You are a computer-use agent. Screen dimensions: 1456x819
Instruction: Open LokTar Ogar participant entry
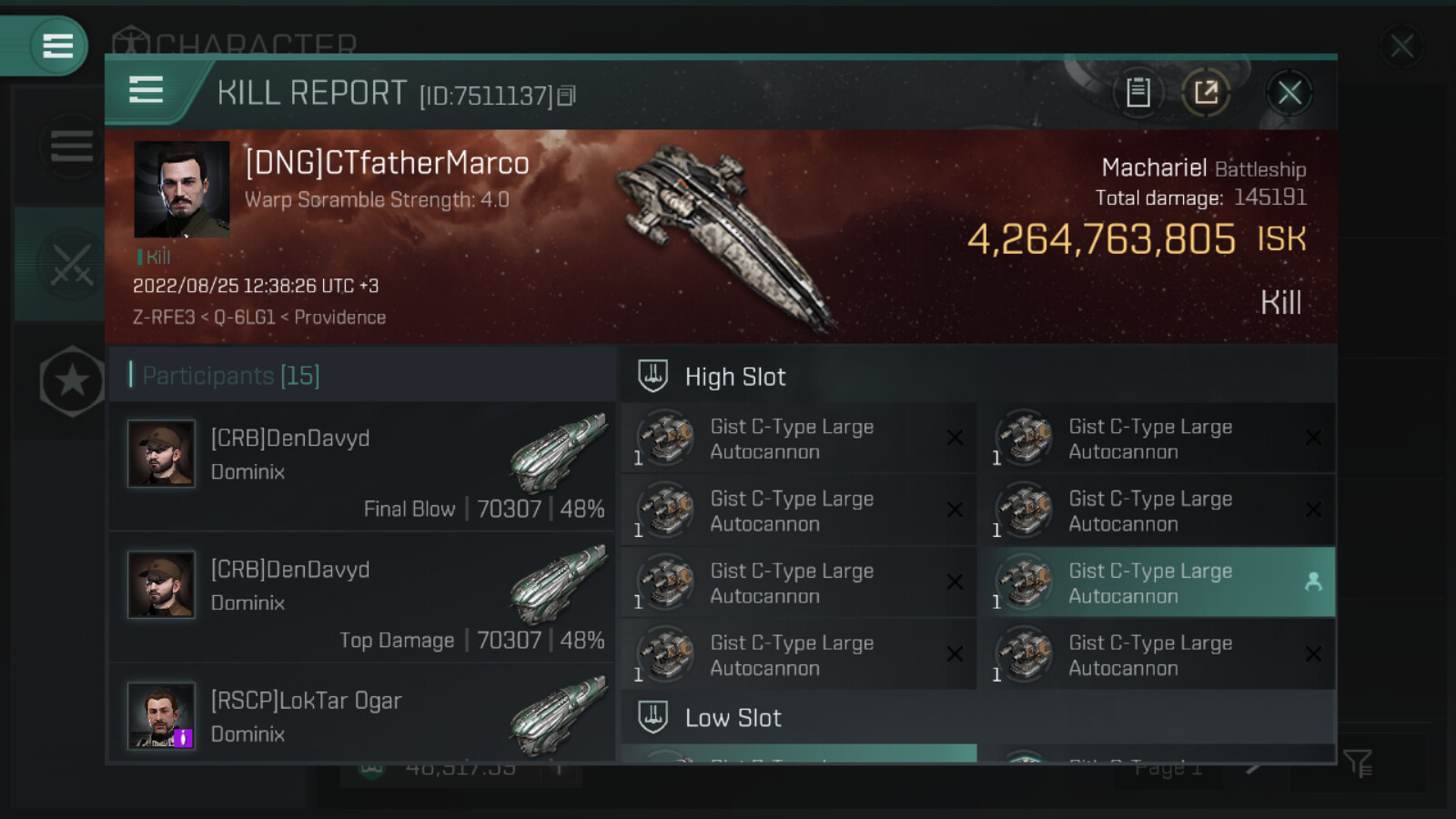[x=362, y=717]
